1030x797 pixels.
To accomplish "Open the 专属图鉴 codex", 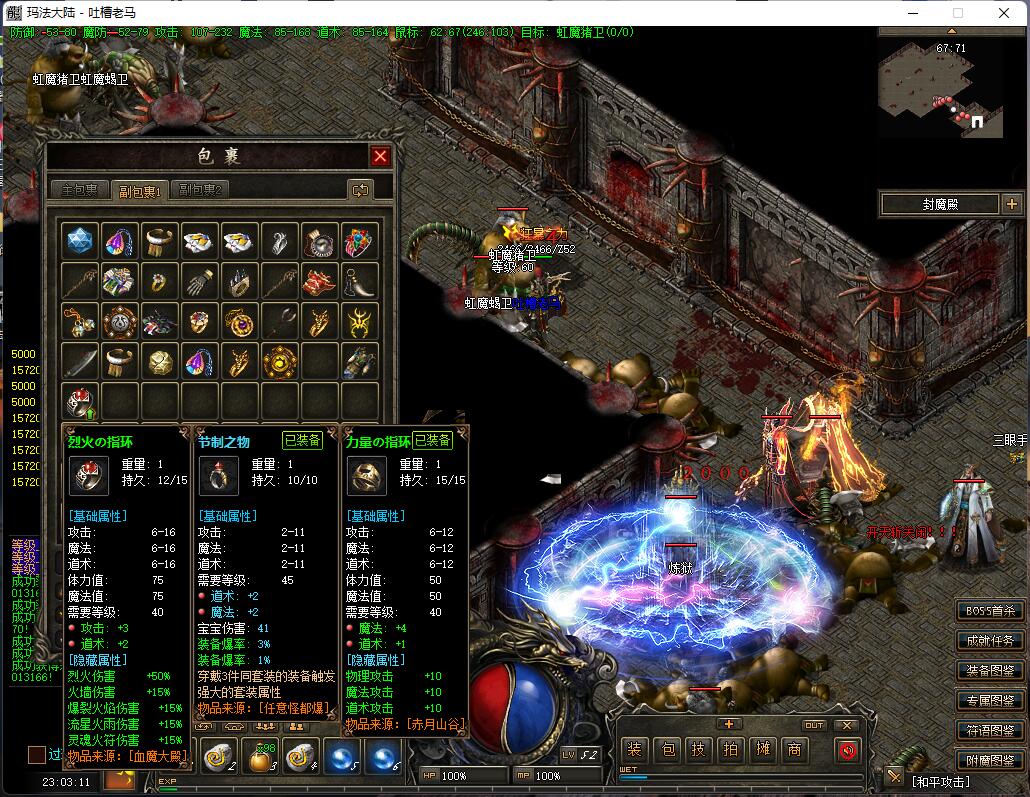I will (990, 701).
